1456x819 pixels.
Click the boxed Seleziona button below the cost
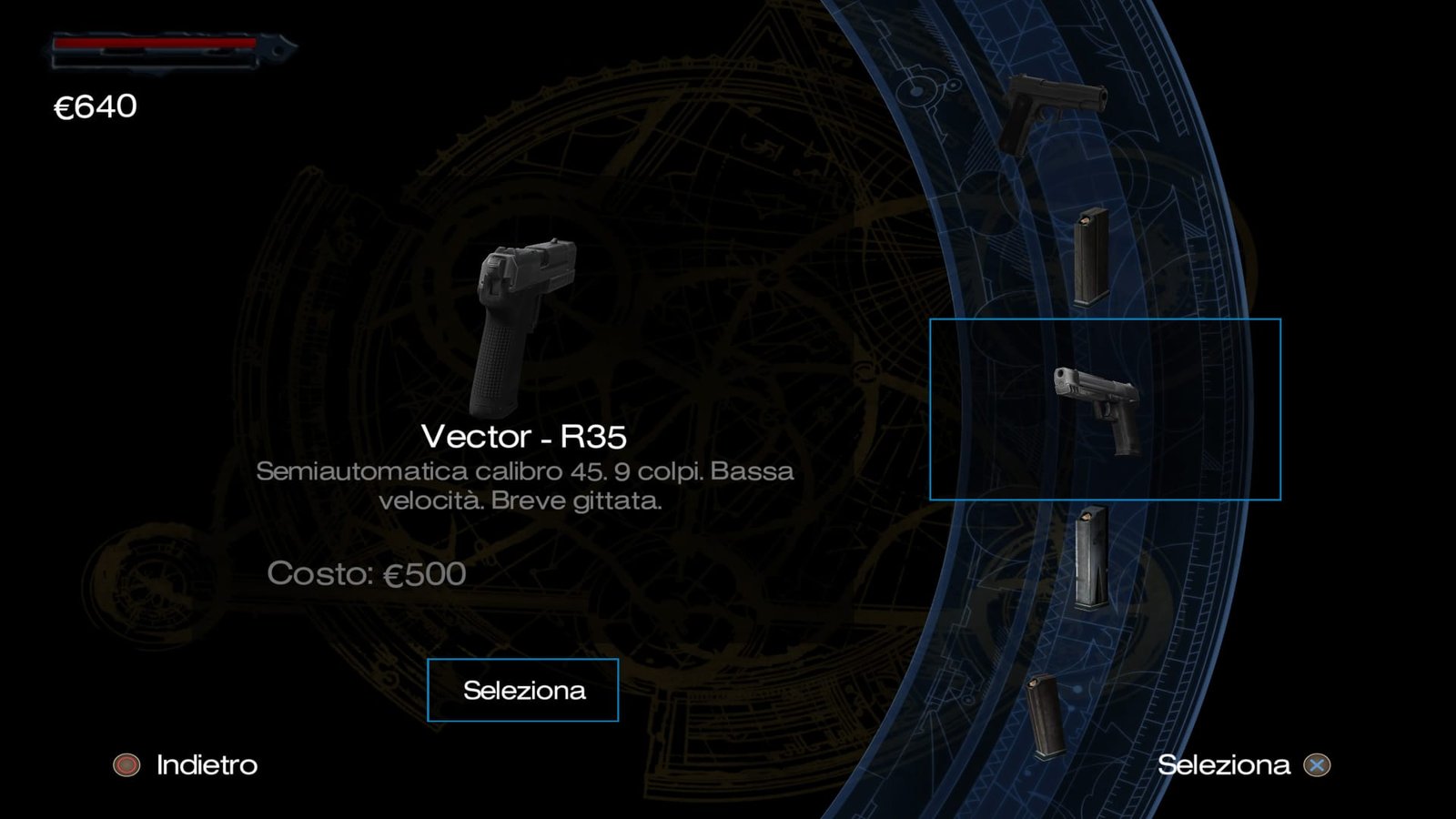click(x=522, y=690)
